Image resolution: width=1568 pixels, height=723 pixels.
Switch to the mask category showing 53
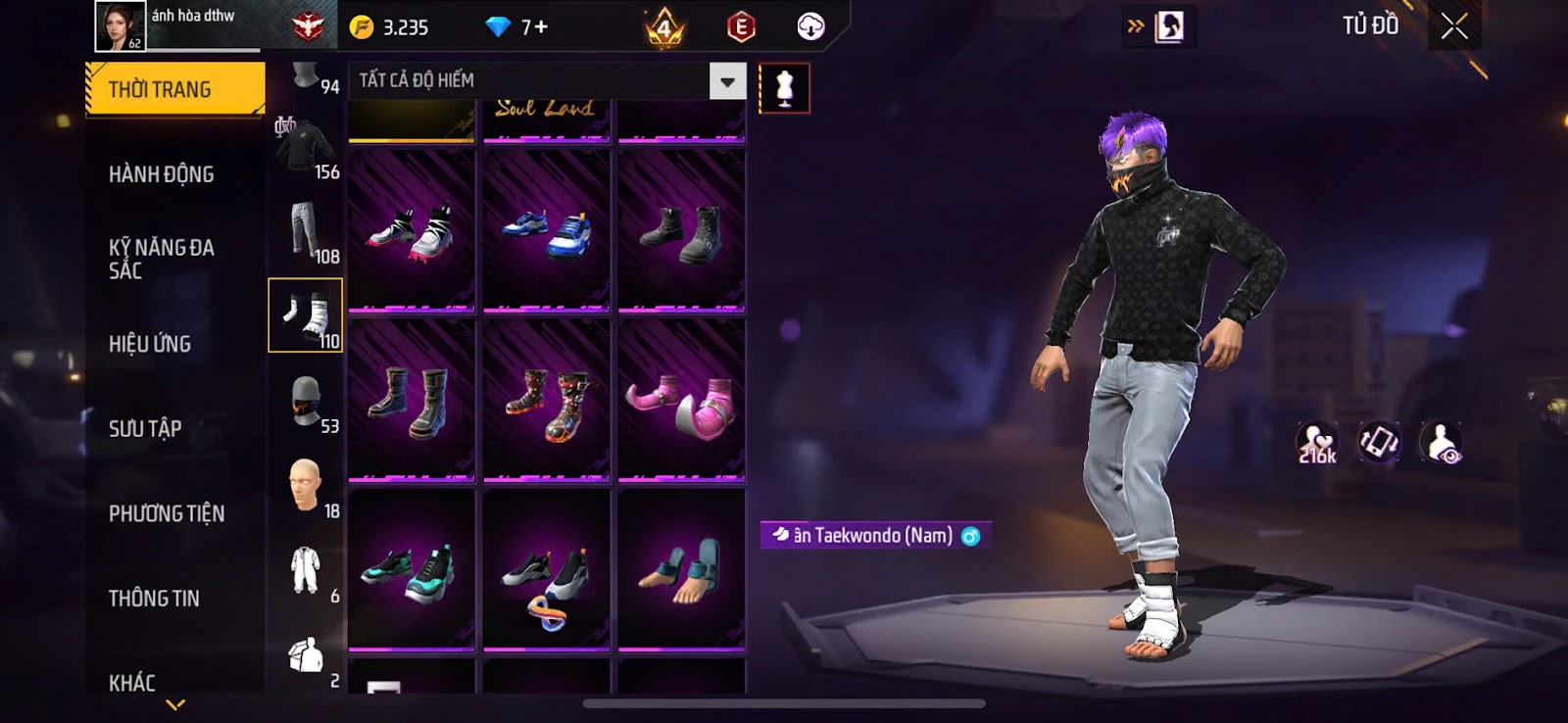point(306,402)
